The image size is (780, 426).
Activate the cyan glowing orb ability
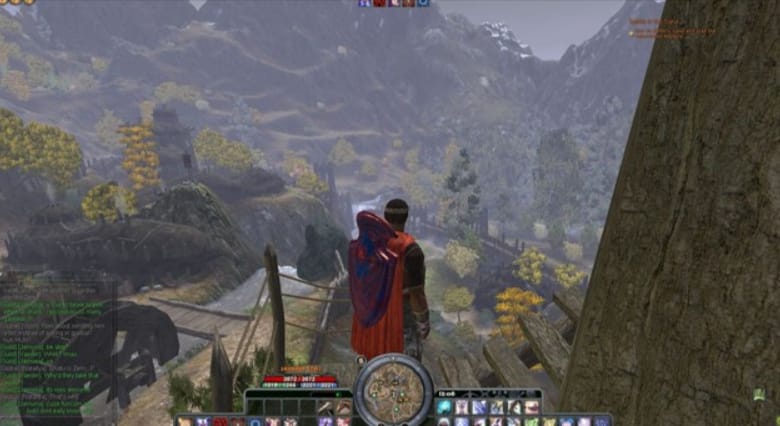click(x=444, y=408)
